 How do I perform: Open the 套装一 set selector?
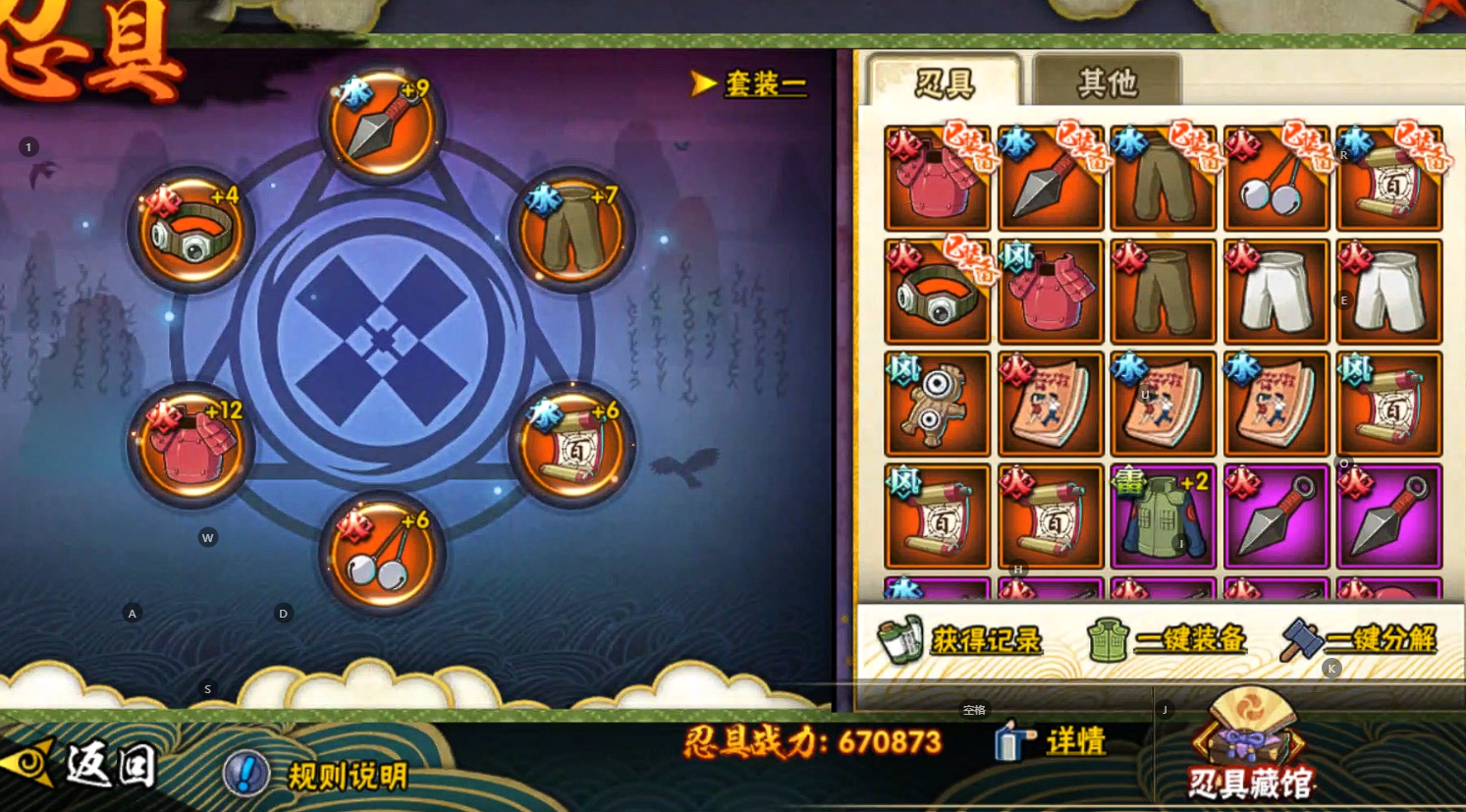750,84
